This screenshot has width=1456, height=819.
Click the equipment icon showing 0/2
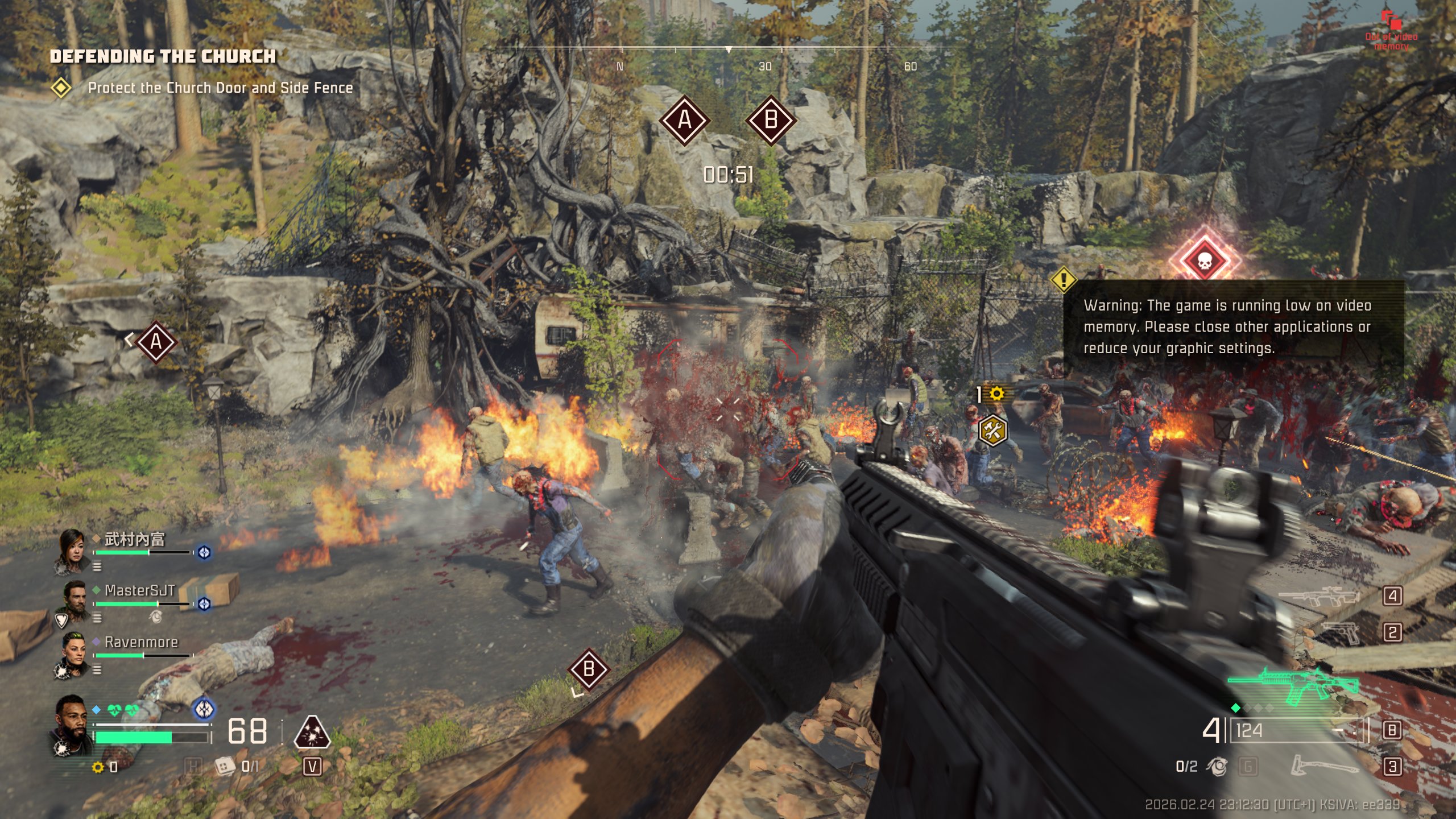click(x=1217, y=766)
